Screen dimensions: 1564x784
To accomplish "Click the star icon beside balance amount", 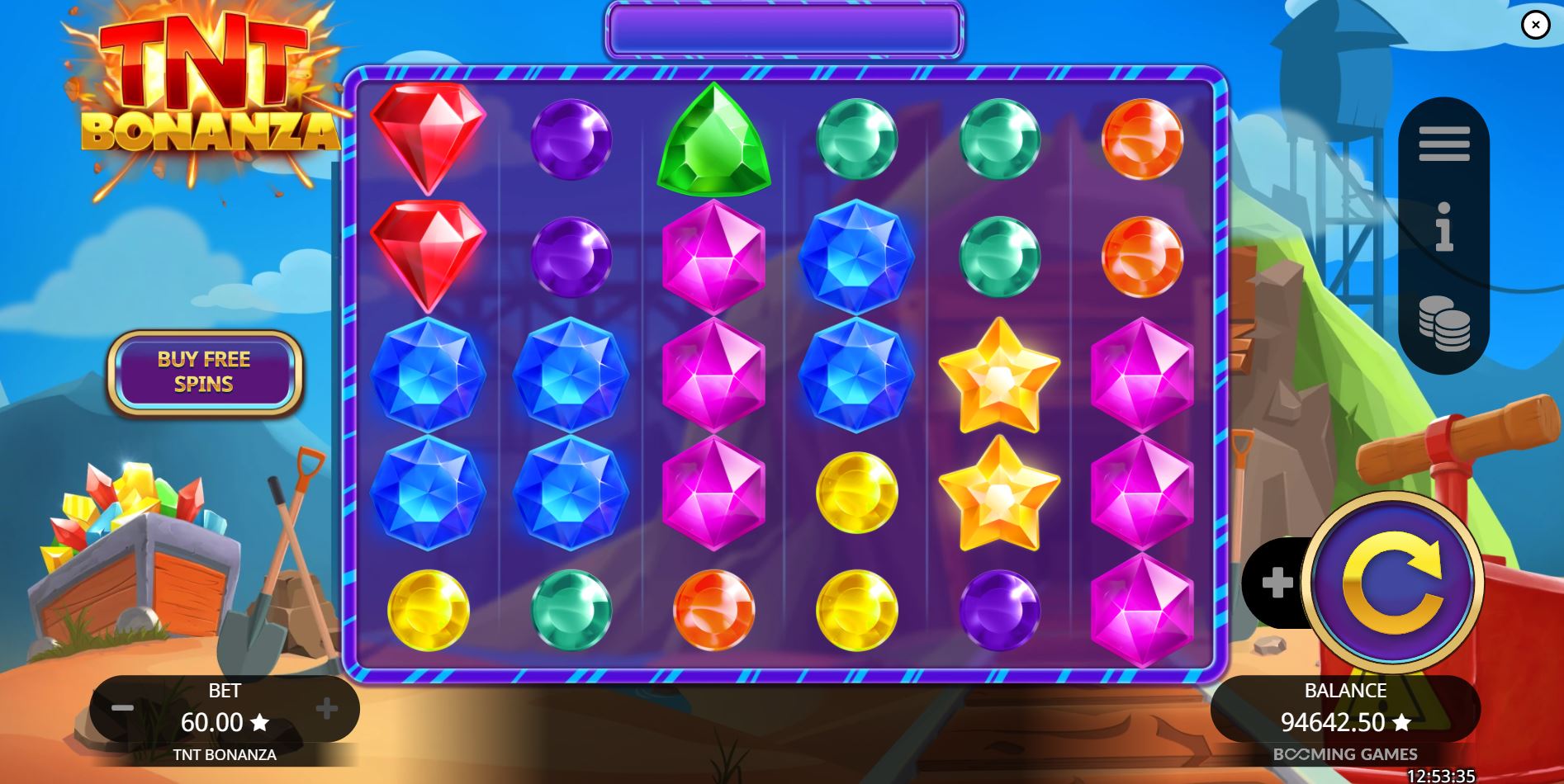I will coord(1401,723).
